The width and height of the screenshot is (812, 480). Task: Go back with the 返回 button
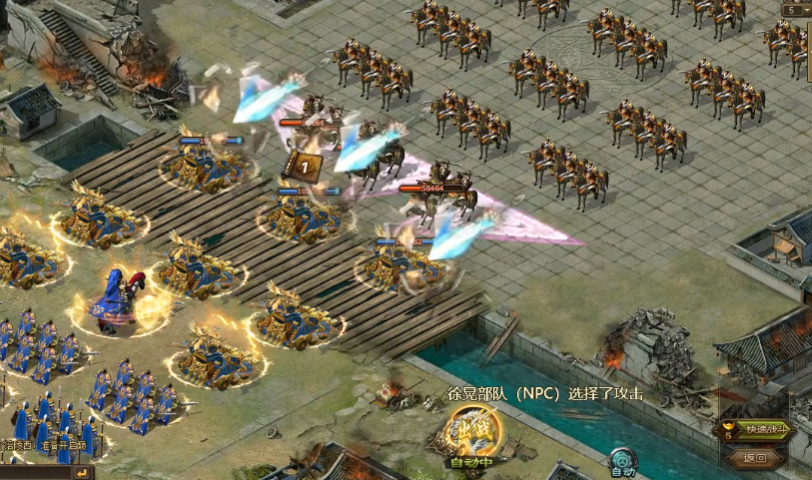pyautogui.click(x=755, y=458)
